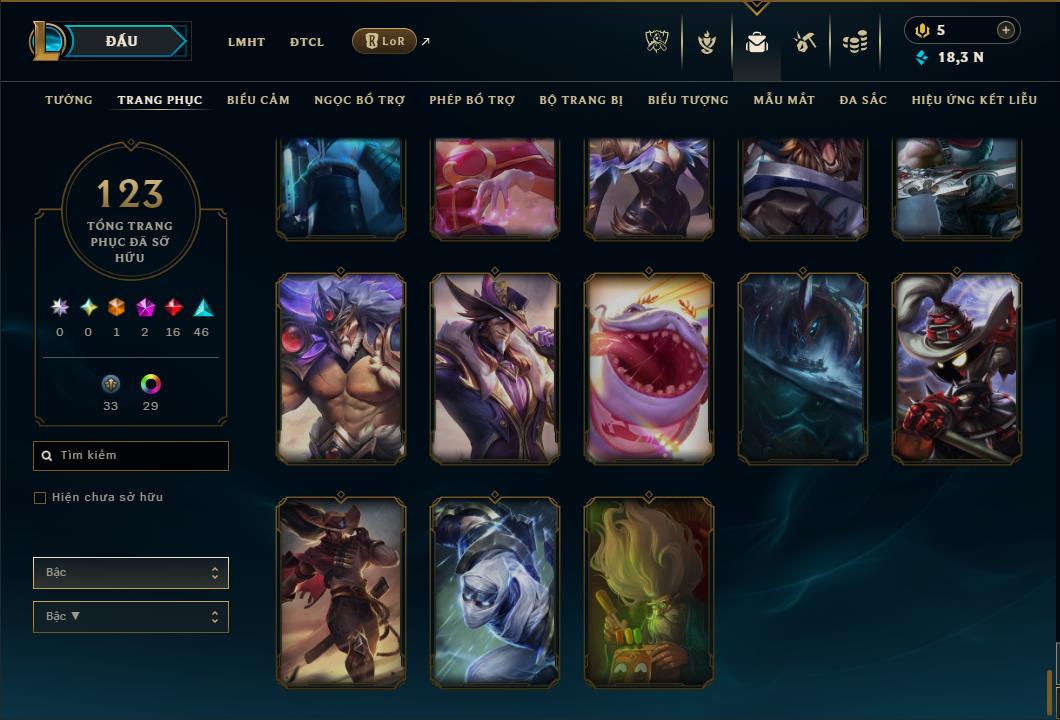
Task: Click the ĐẤU play button
Action: (122, 41)
